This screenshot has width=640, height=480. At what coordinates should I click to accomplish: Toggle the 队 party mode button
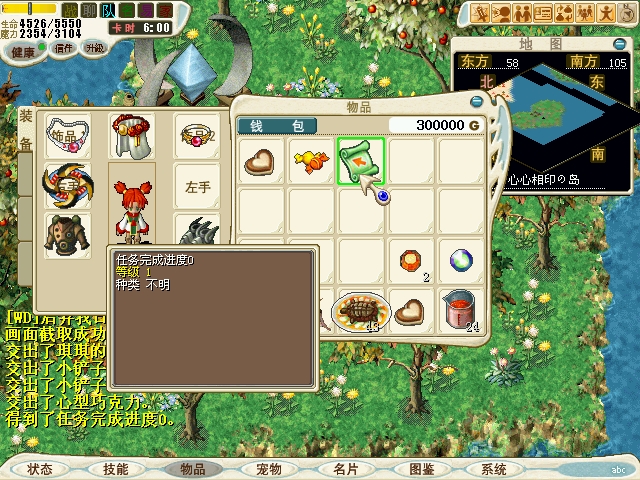tap(109, 10)
